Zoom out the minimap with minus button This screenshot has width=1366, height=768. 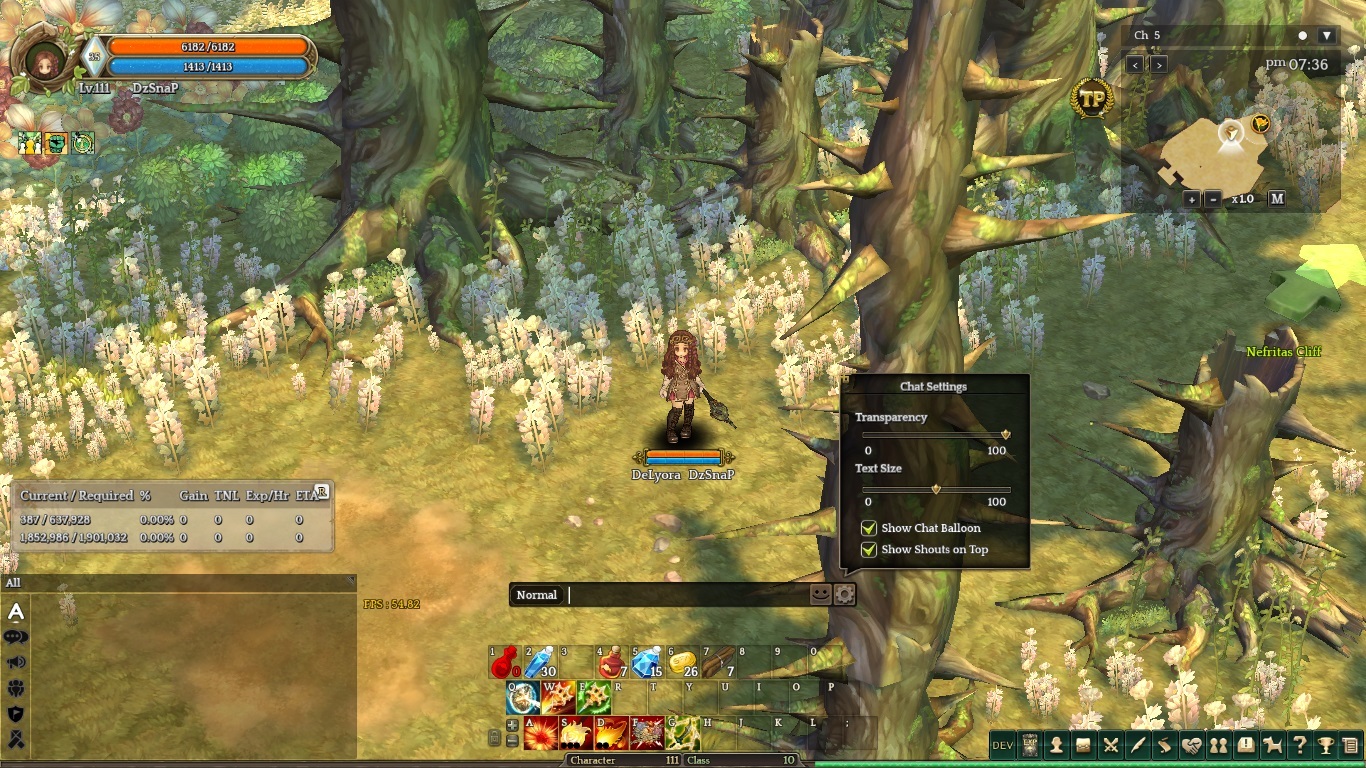click(1213, 199)
